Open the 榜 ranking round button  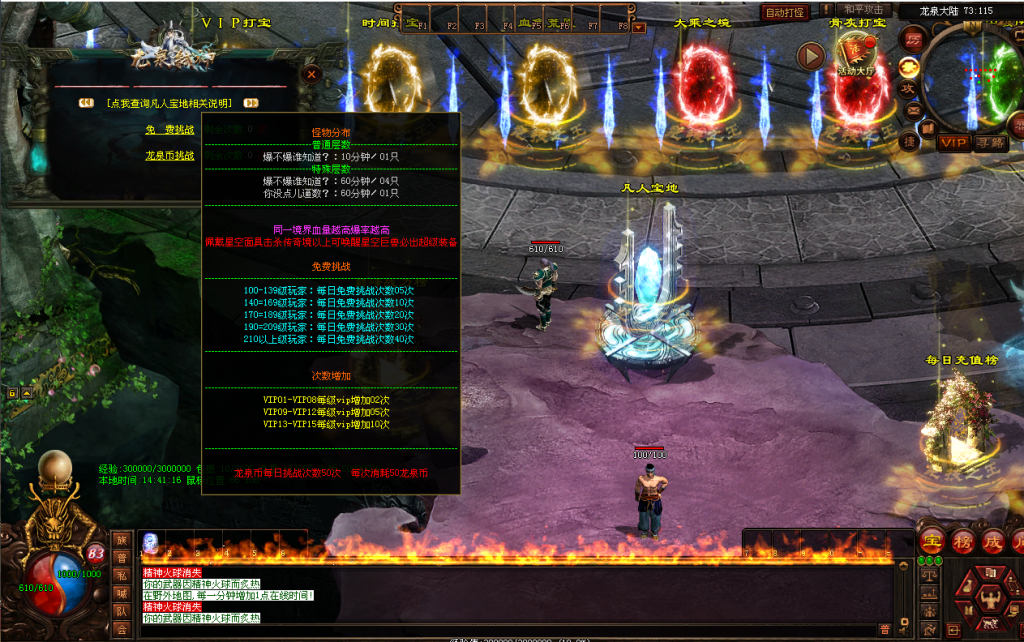tap(964, 541)
